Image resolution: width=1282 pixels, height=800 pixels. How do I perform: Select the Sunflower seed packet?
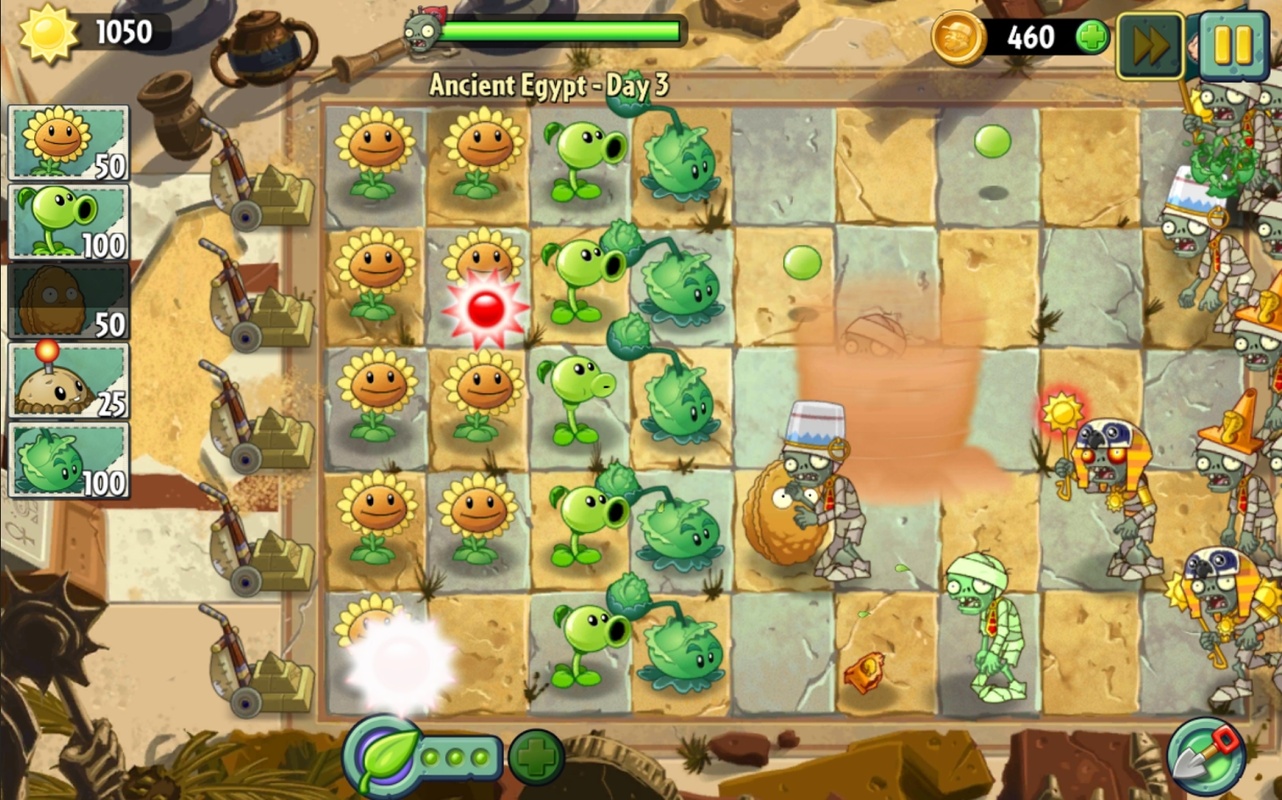[68, 143]
